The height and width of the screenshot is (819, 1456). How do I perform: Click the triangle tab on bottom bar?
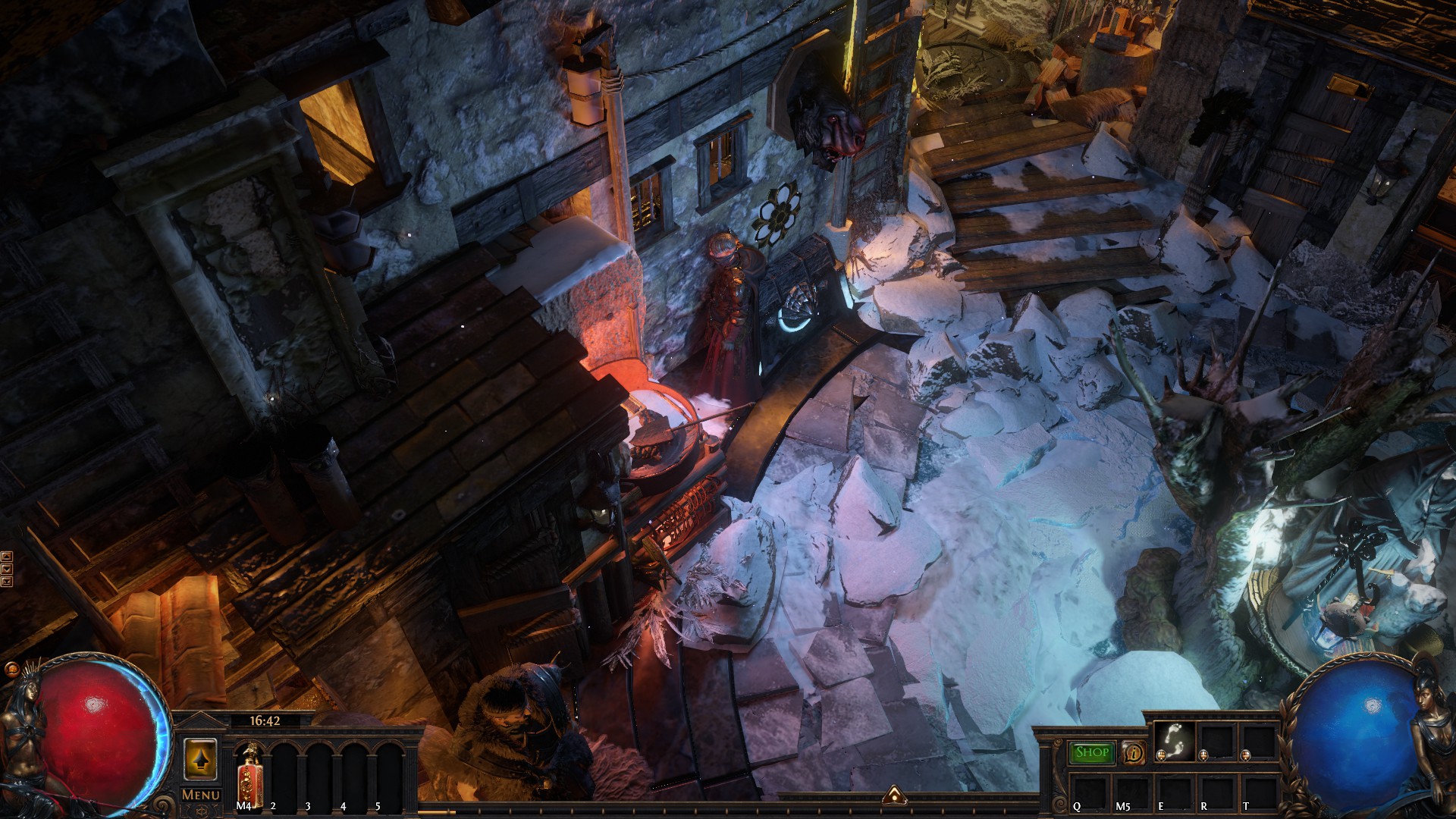pos(895,795)
